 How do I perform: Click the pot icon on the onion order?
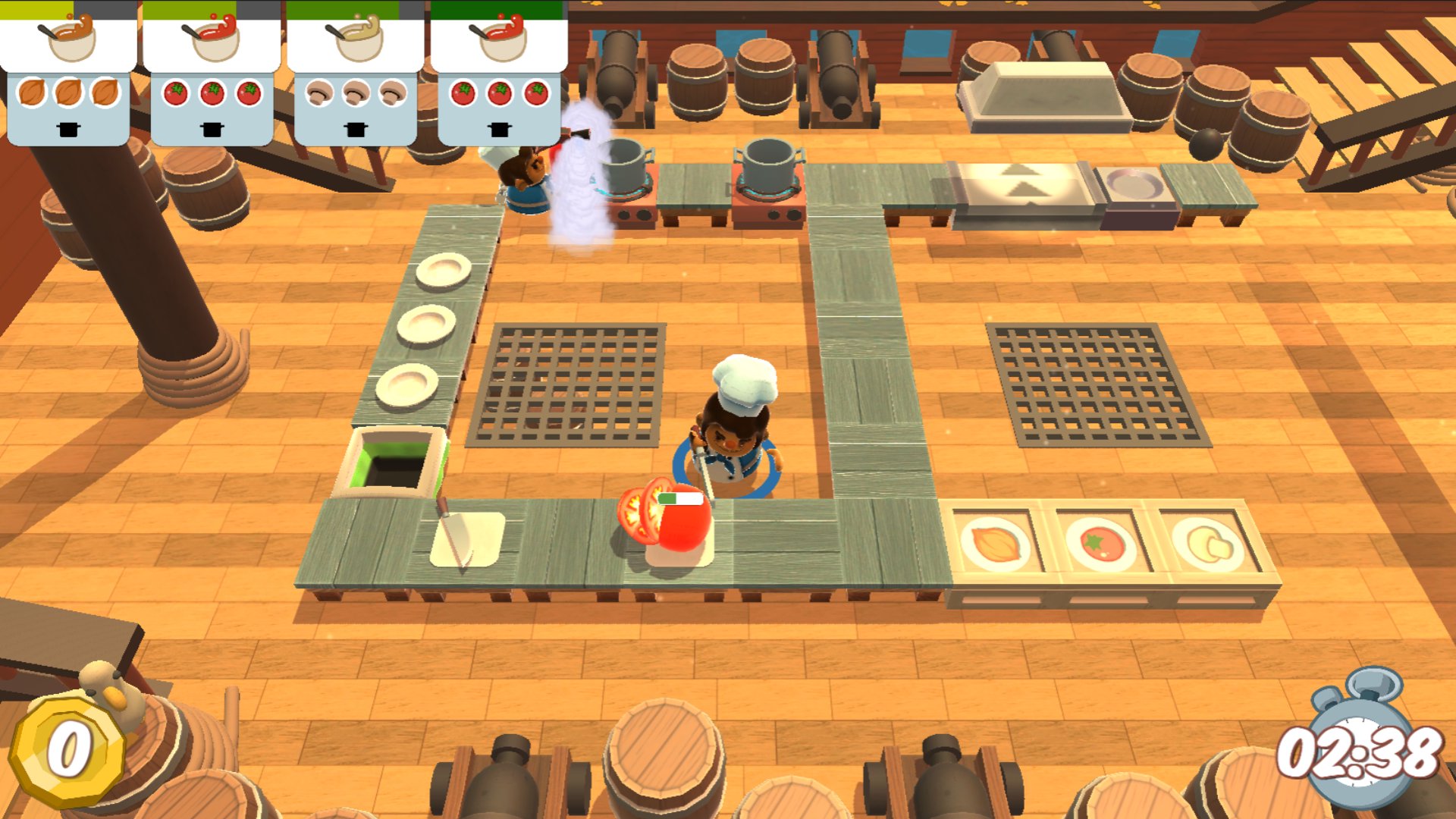pos(68,129)
